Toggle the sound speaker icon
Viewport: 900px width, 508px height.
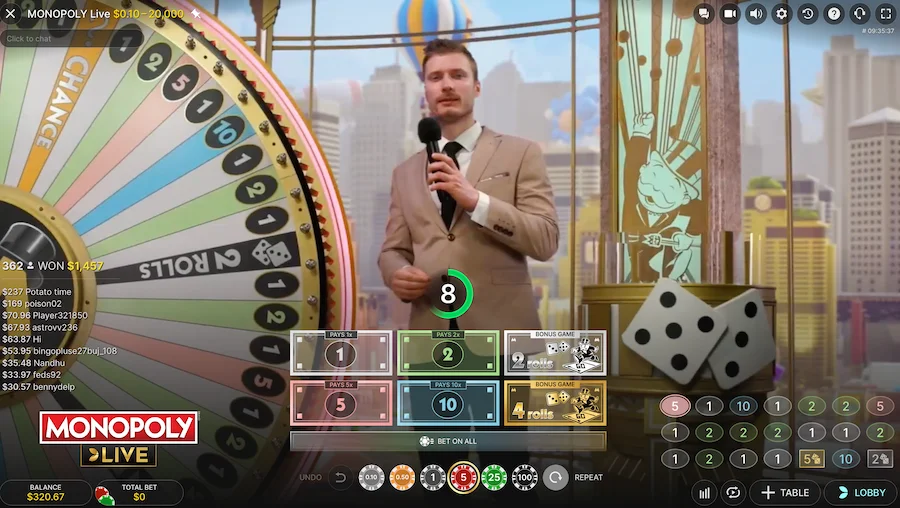pyautogui.click(x=756, y=14)
